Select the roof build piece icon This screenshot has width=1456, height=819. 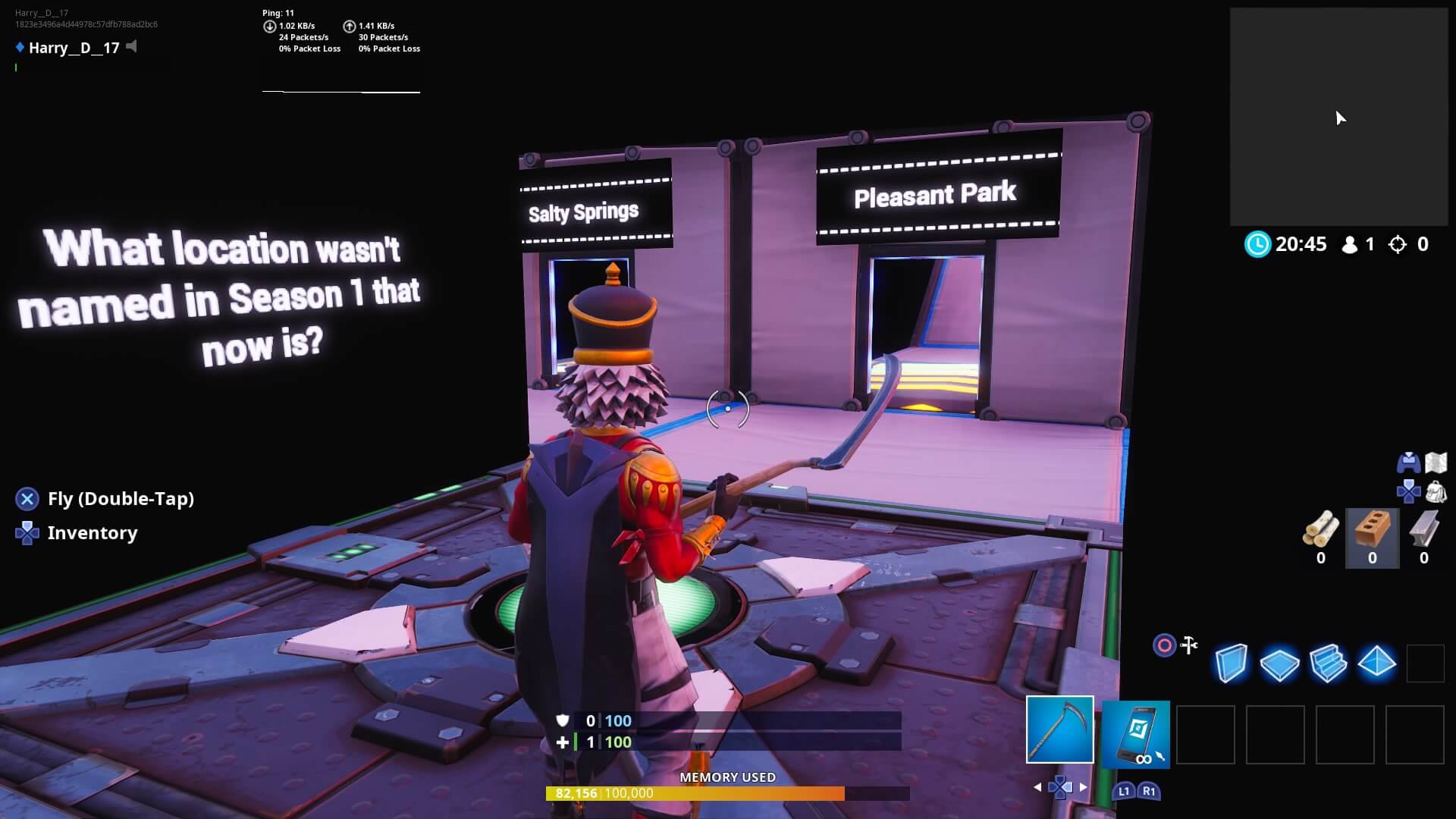click(1376, 662)
